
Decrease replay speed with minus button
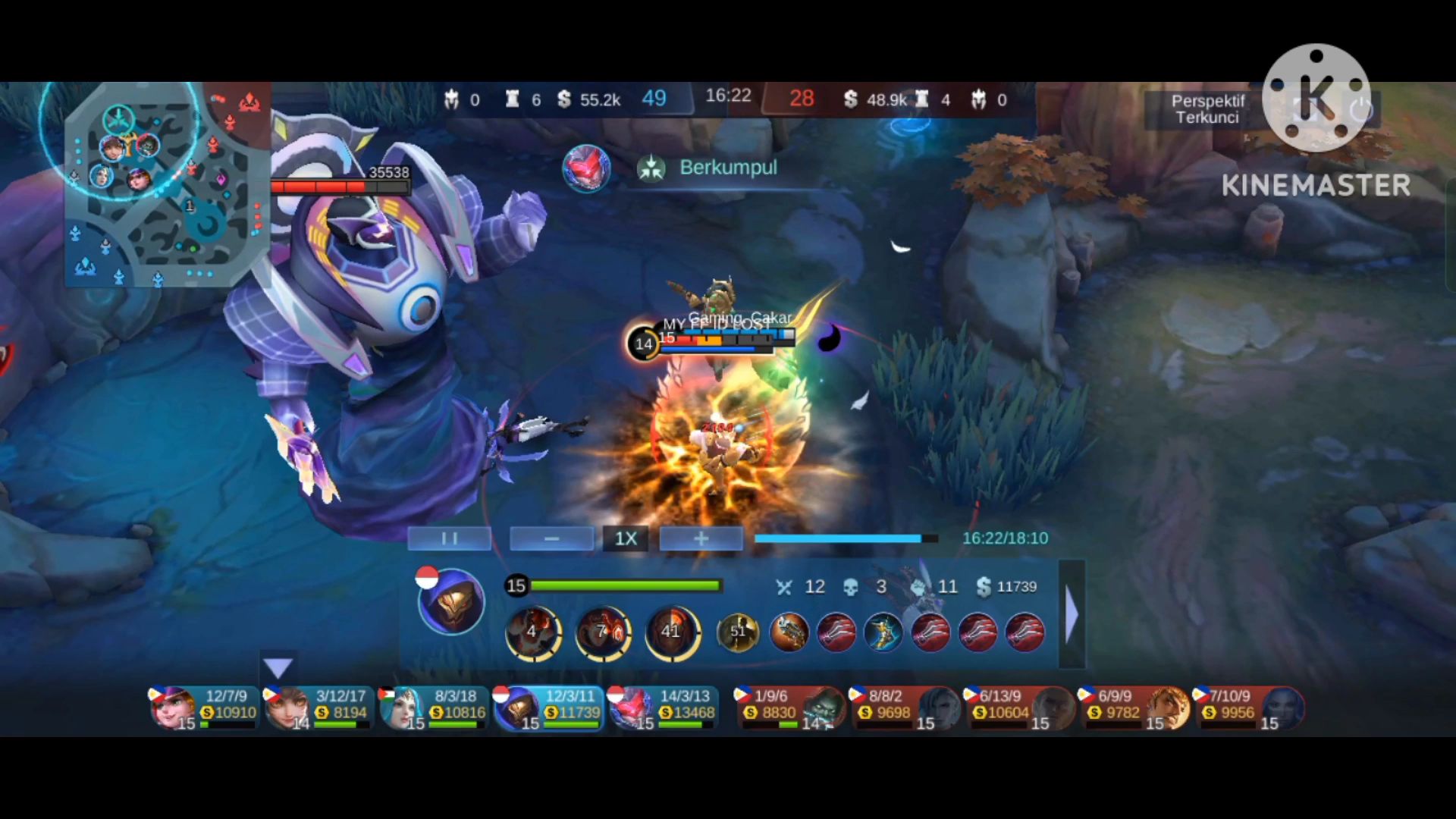tap(551, 538)
